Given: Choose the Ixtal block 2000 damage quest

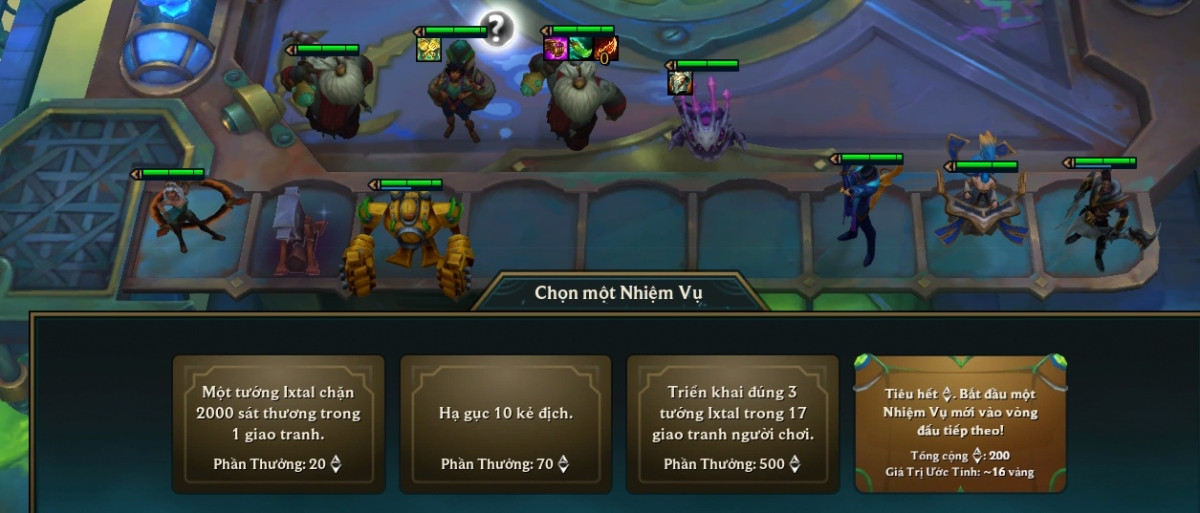Looking at the screenshot, I should [x=278, y=424].
